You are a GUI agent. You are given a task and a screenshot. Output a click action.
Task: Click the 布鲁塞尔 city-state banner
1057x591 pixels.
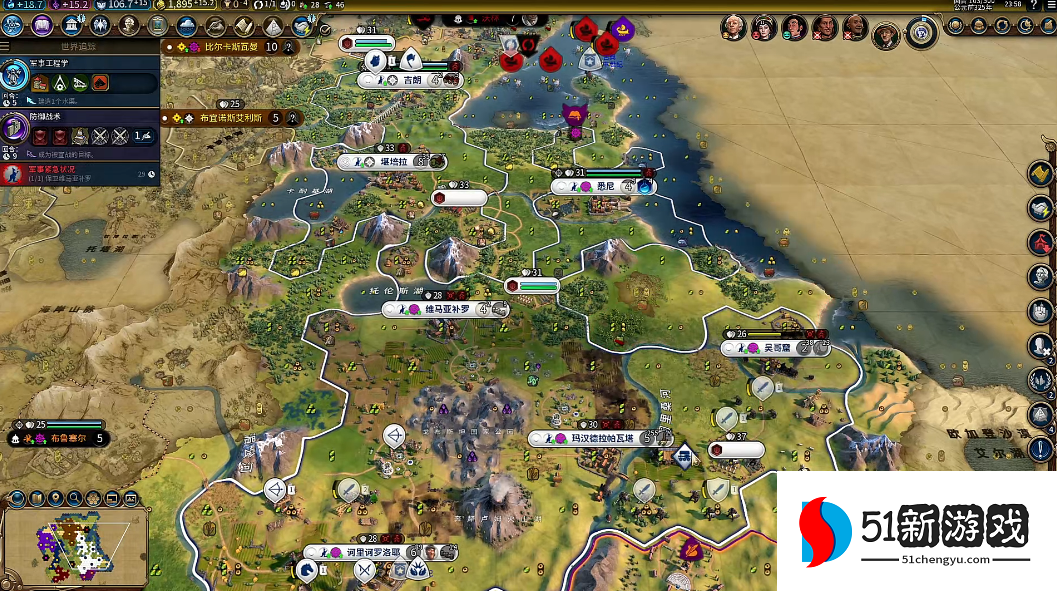pos(62,438)
